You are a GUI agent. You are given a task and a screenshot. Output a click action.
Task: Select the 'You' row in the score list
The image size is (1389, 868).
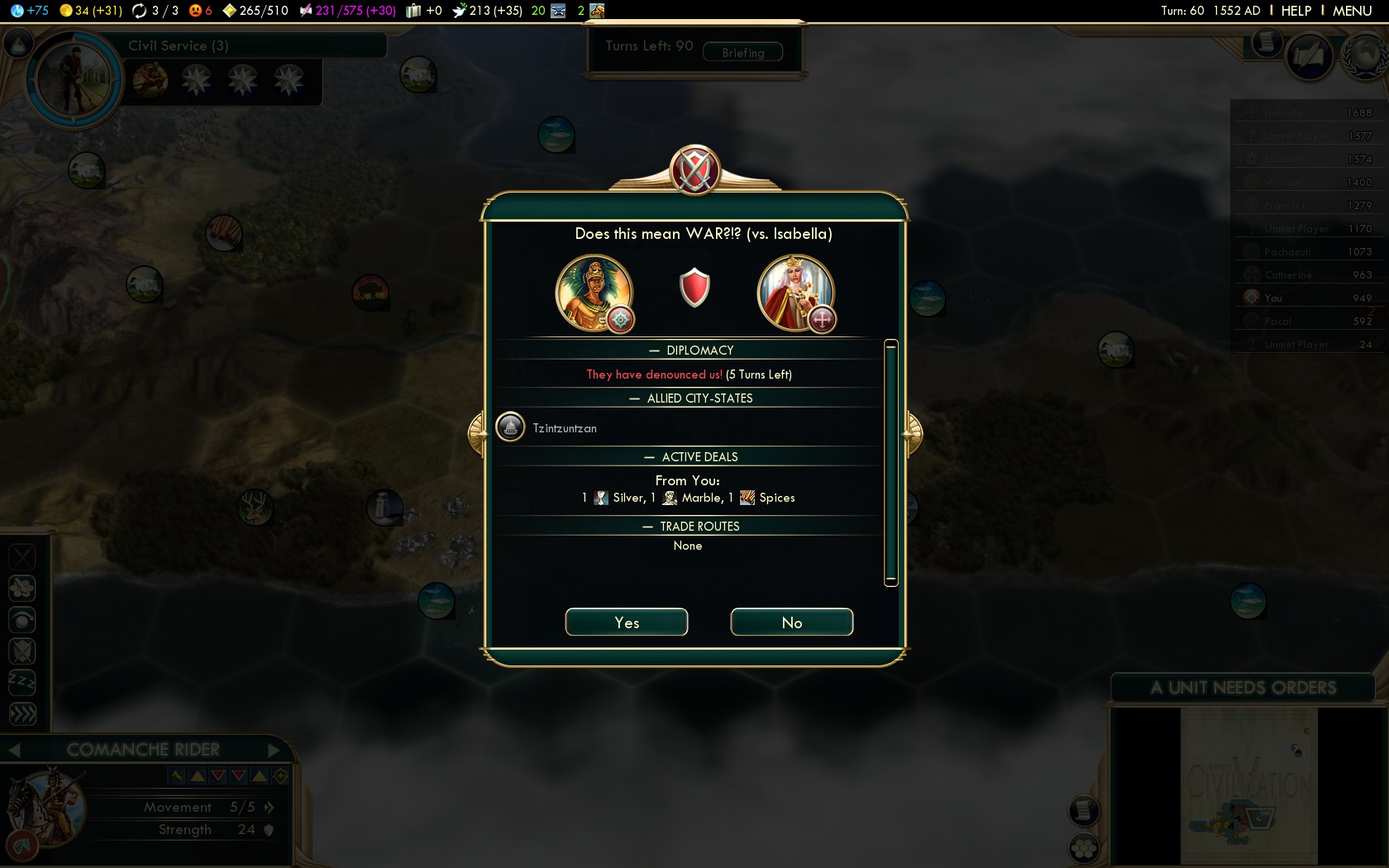coord(1305,298)
